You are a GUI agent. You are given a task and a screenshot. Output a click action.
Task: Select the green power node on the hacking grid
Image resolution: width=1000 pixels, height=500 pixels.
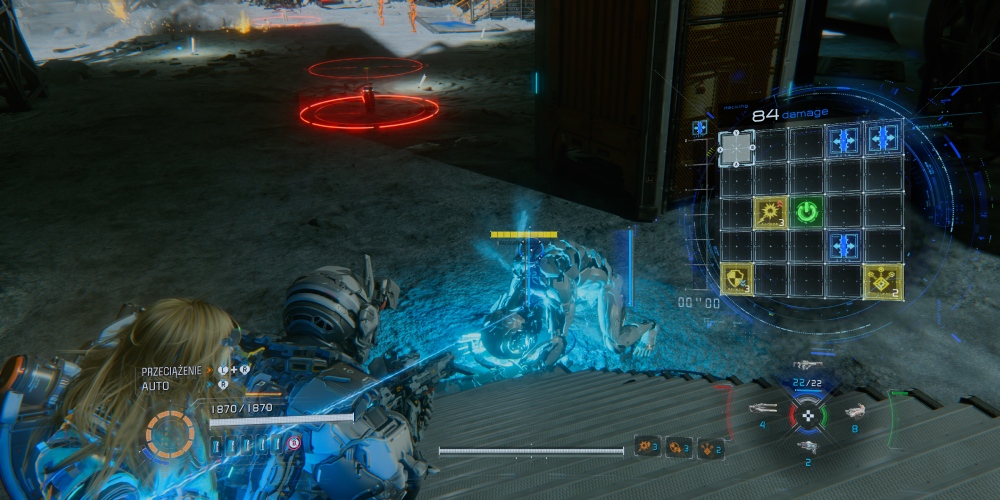pos(808,211)
